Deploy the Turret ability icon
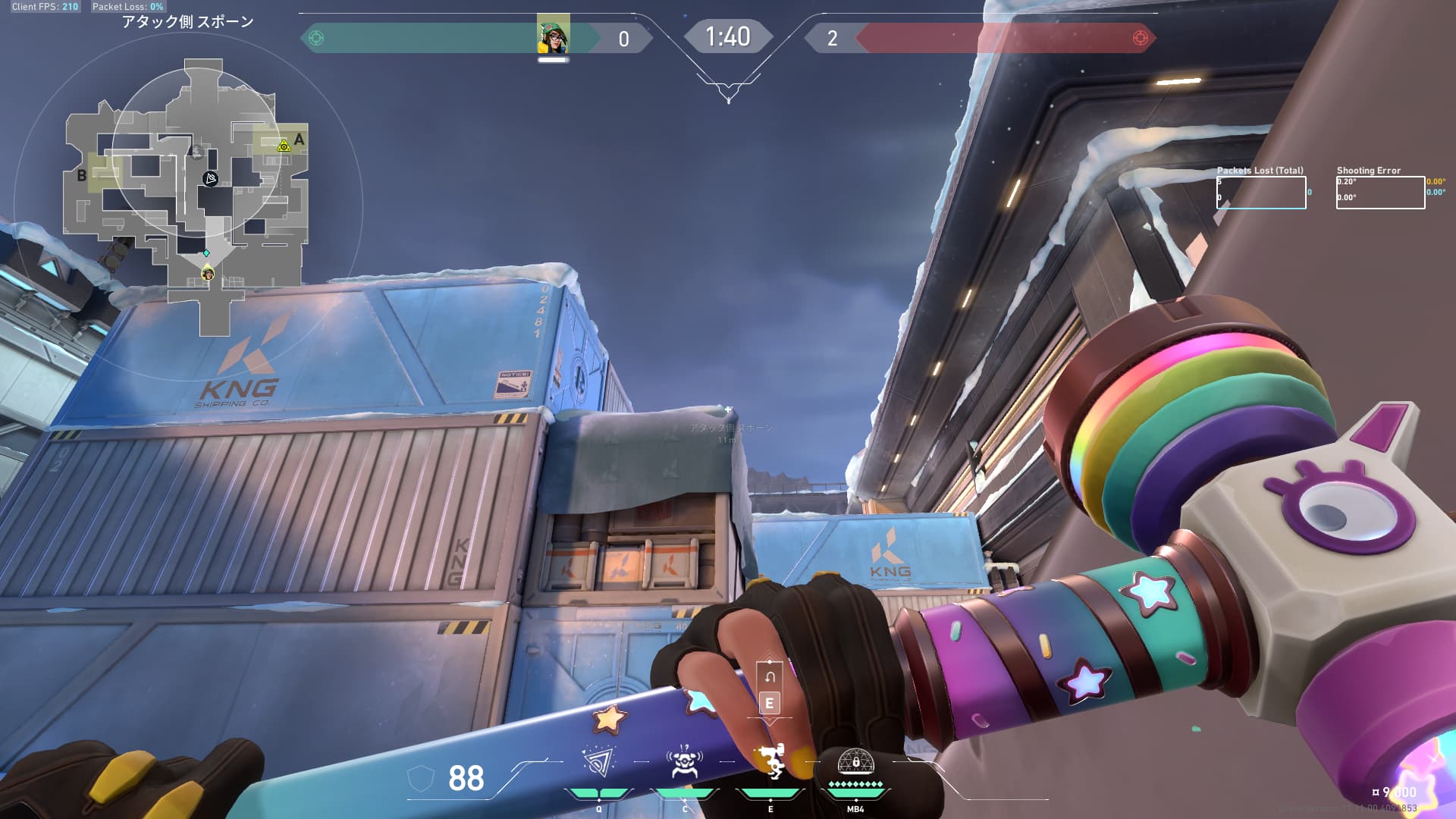The width and height of the screenshot is (1456, 819). click(770, 762)
